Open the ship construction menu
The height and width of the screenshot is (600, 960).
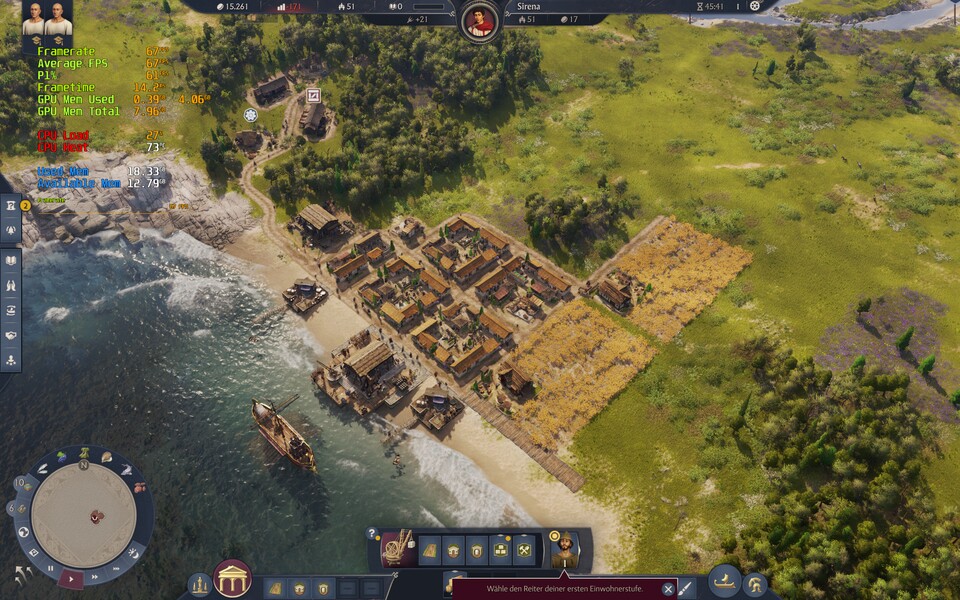pyautogui.click(x=723, y=581)
